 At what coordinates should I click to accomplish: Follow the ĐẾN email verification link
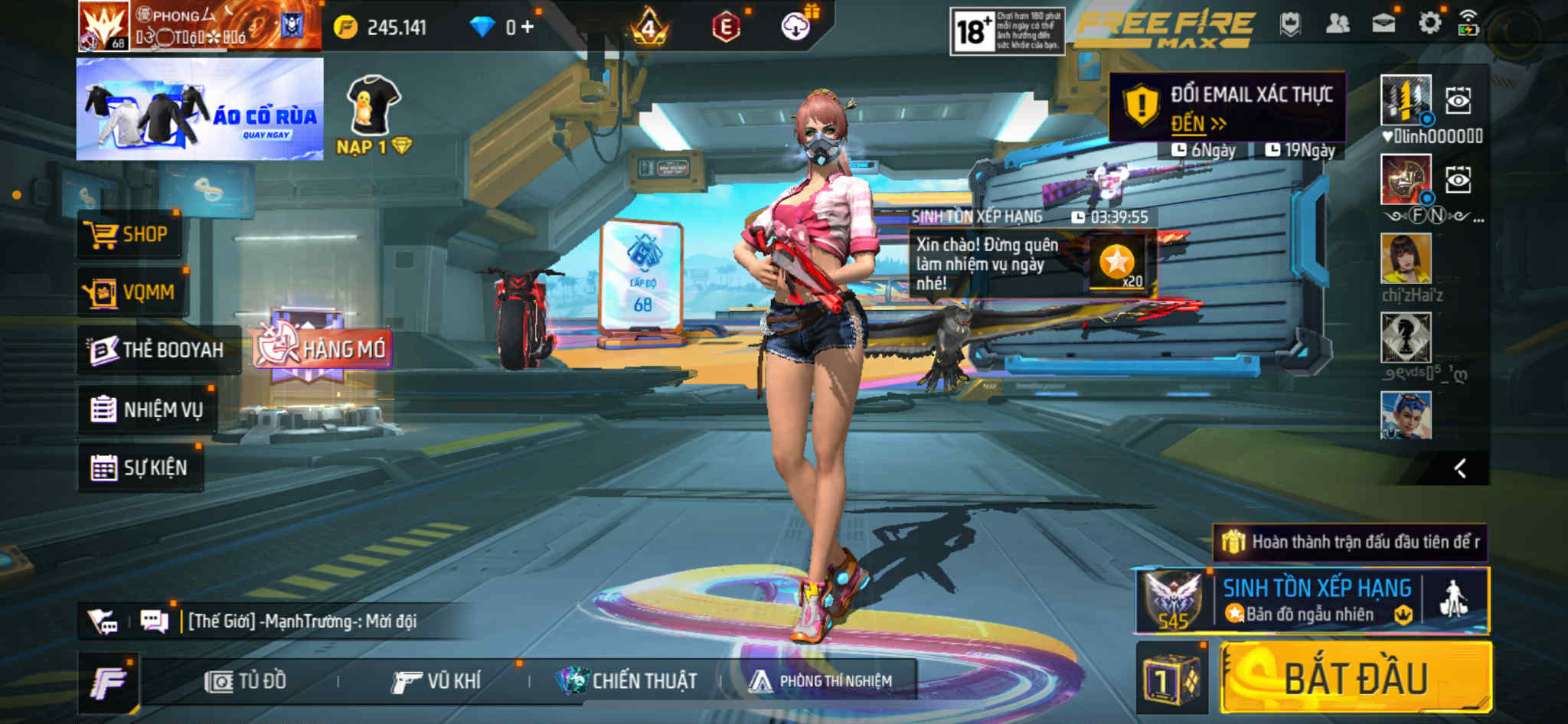coord(1197,123)
